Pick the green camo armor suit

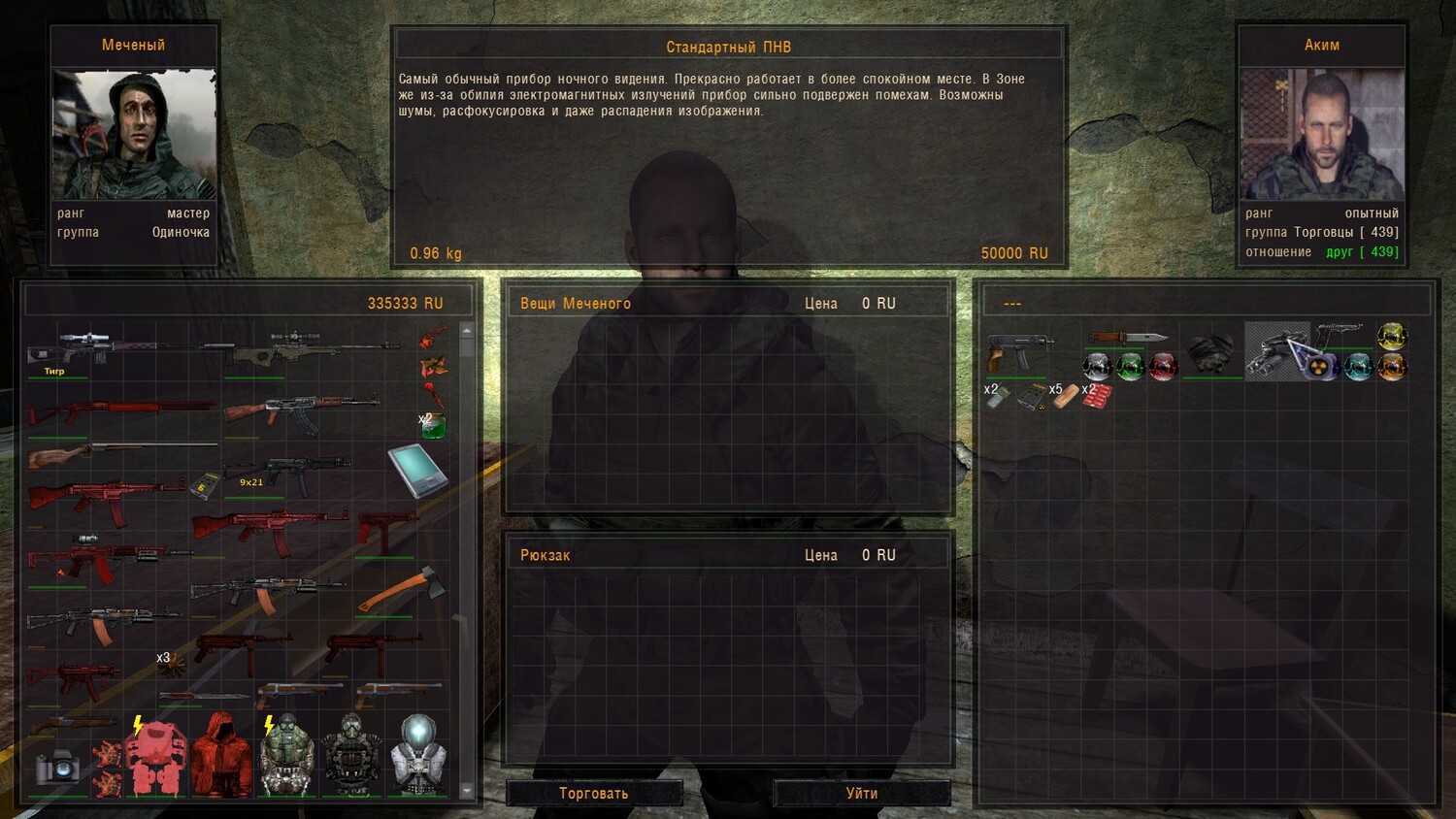(x=286, y=756)
